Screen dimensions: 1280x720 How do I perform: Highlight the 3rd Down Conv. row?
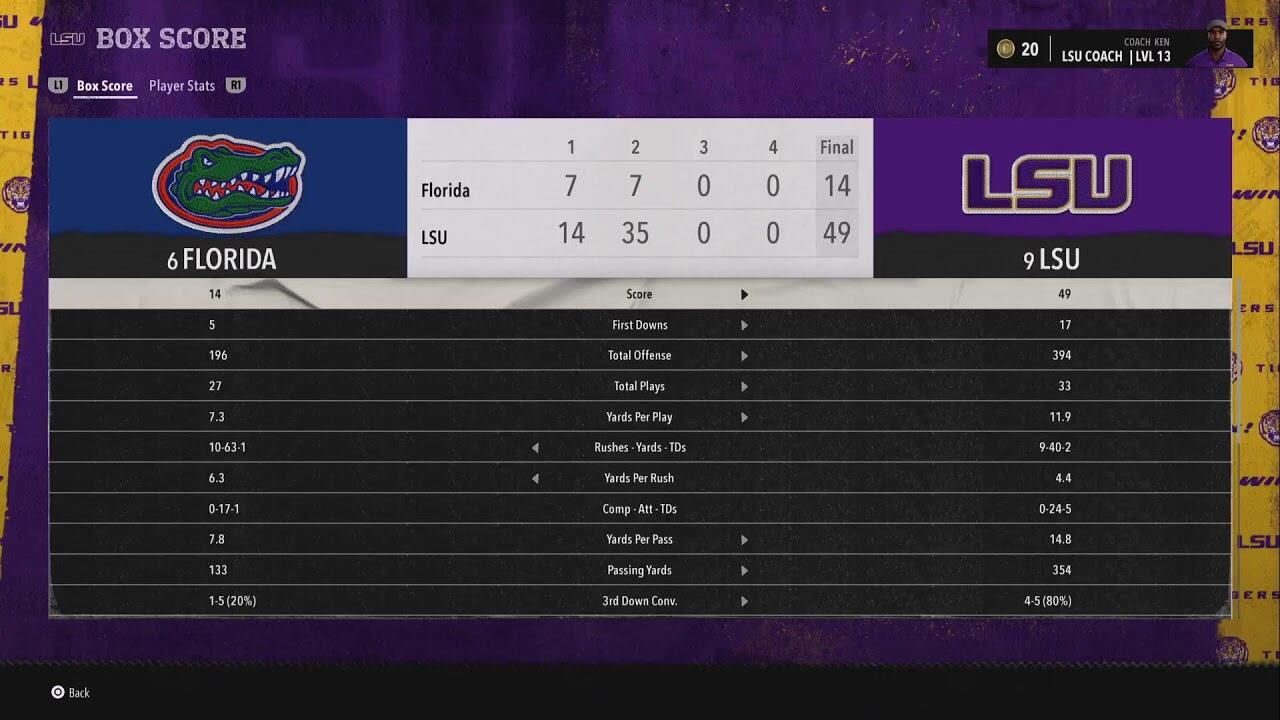click(x=639, y=601)
